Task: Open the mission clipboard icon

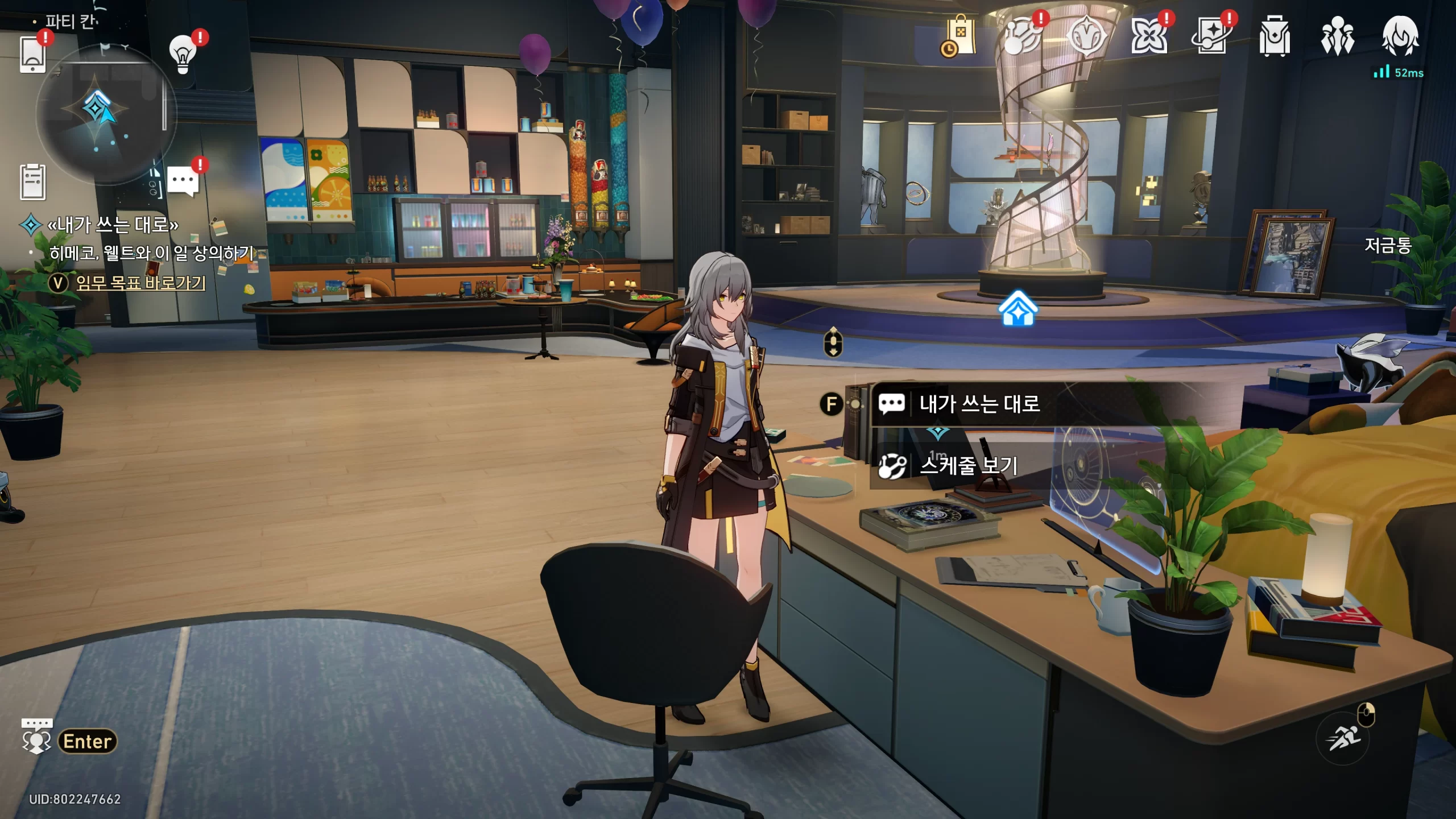Action: 32,182
